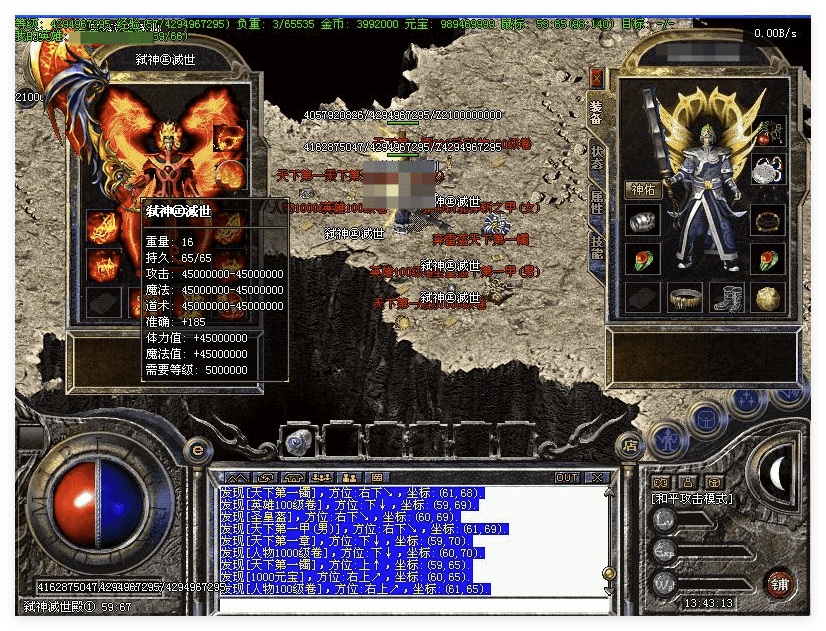Open the 属性 attributes tab
This screenshot has height=631, width=826.
coord(597,203)
